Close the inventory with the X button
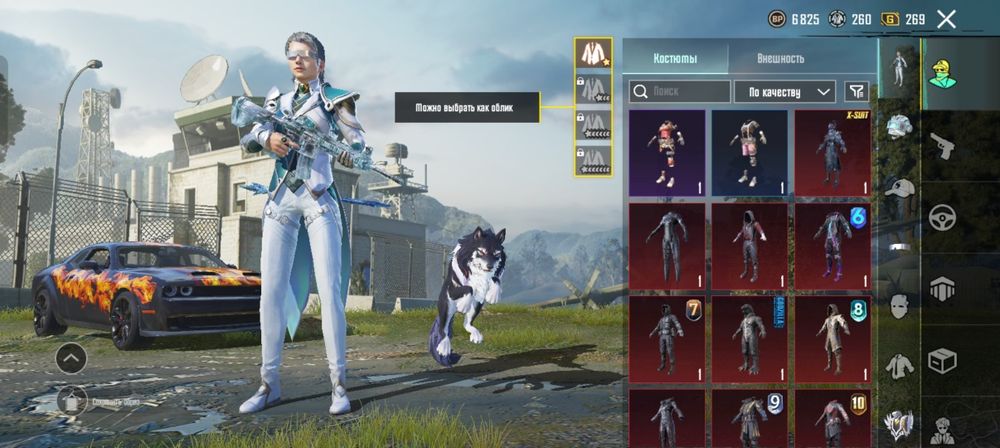Viewport: 1000px width, 448px height. (x=946, y=18)
